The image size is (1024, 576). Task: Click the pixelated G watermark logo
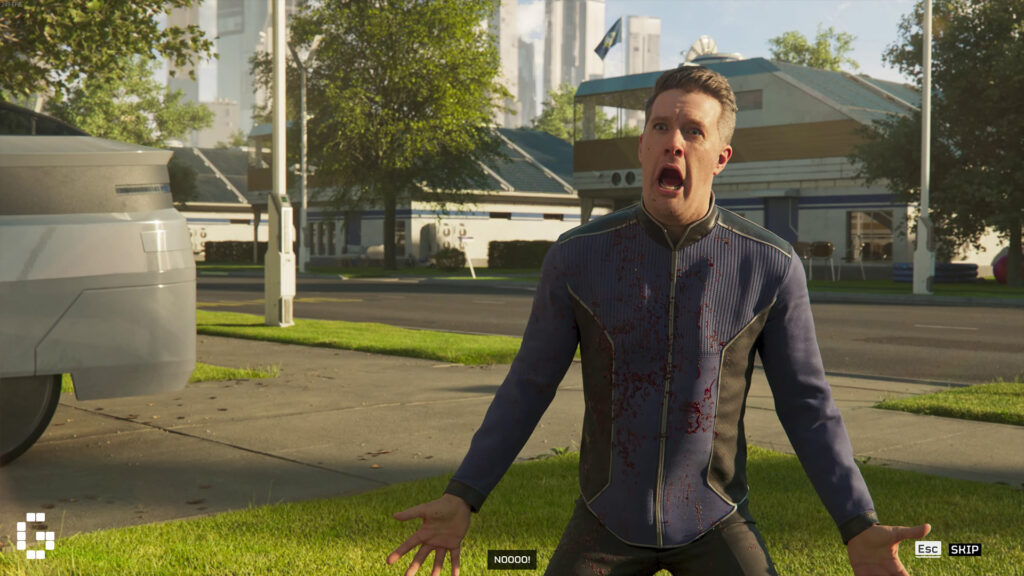tap(35, 535)
